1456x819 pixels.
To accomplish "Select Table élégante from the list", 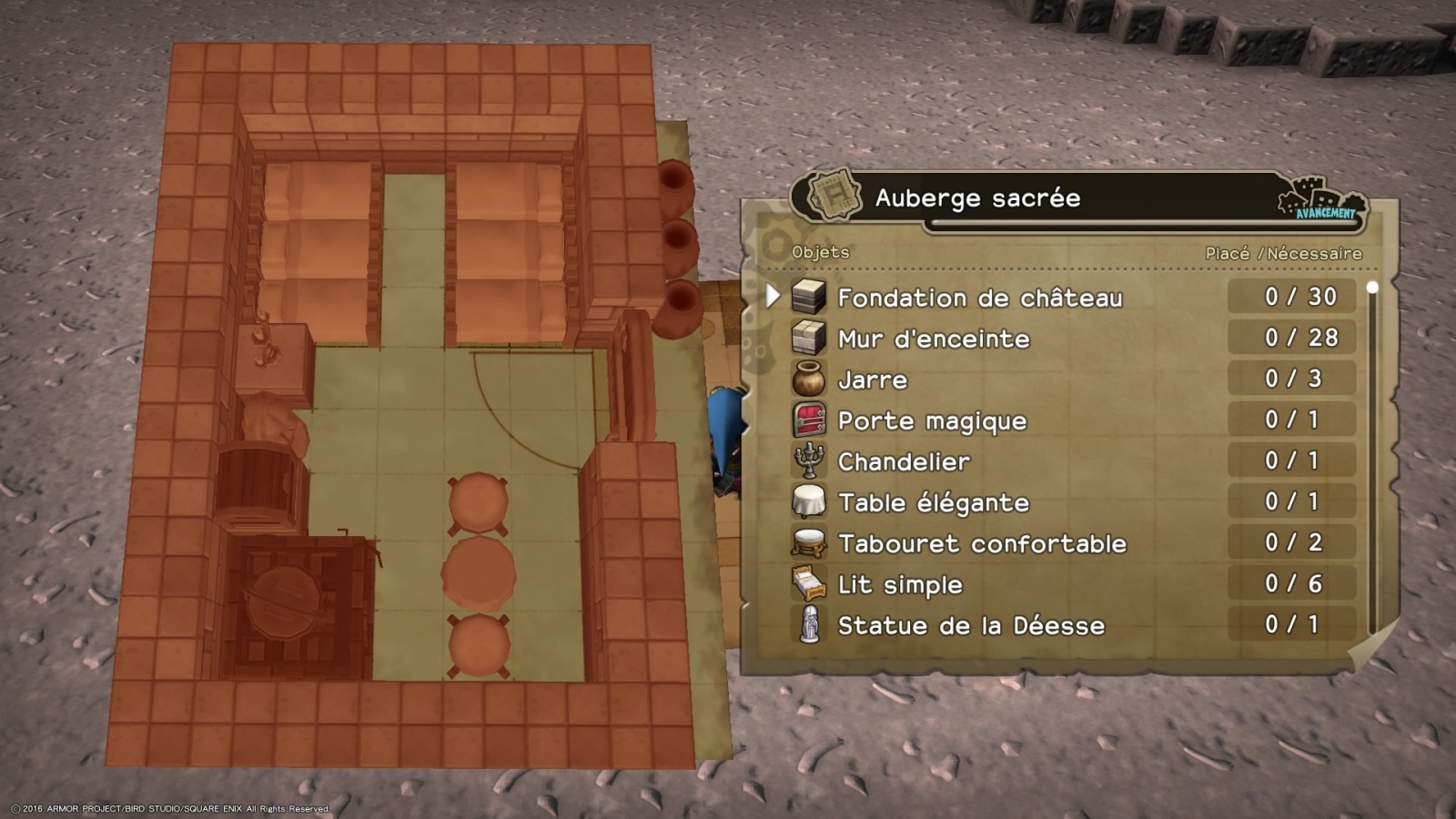I will (x=933, y=502).
